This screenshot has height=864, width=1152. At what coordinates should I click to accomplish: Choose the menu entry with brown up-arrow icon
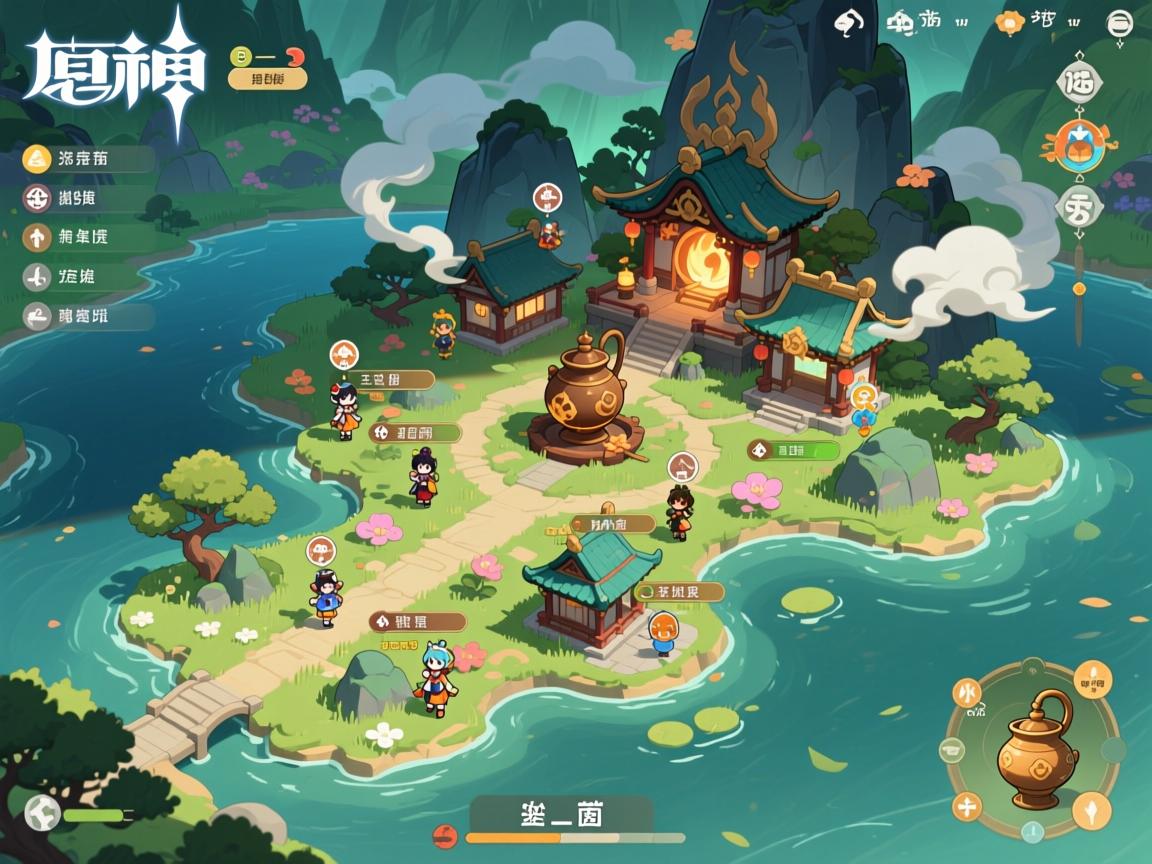click(x=38, y=237)
